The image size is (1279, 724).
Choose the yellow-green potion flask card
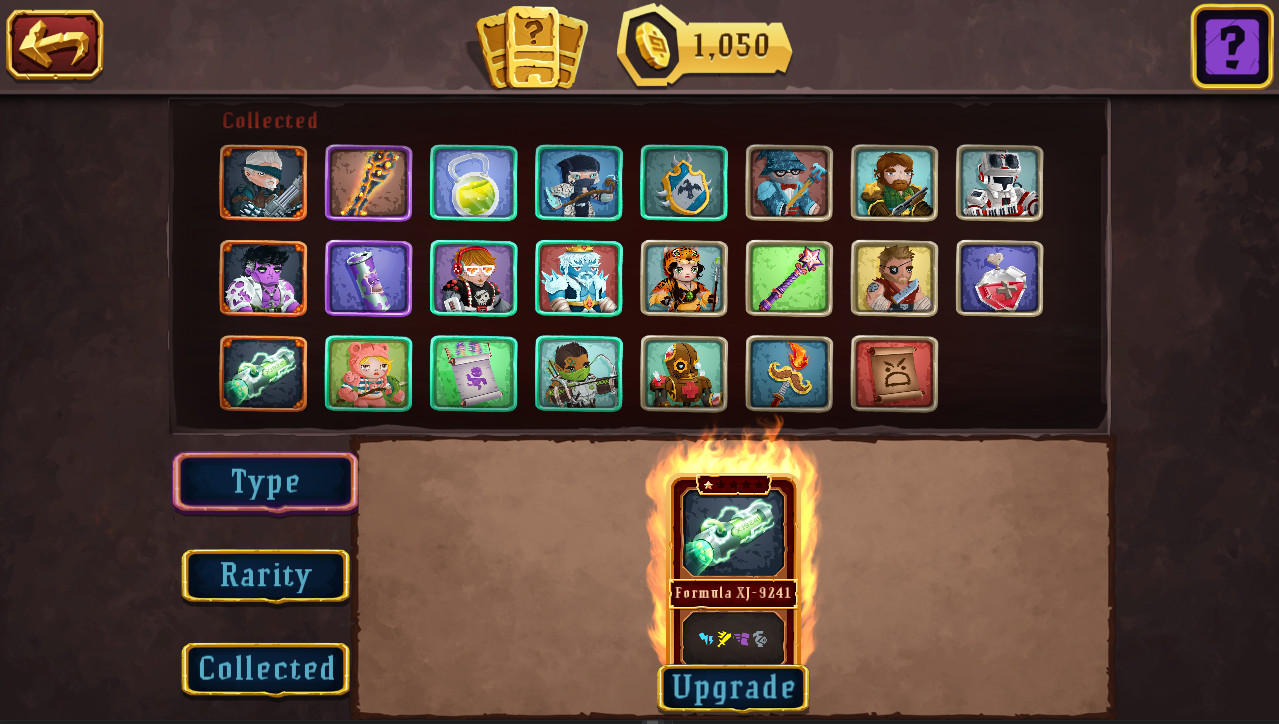pos(473,183)
